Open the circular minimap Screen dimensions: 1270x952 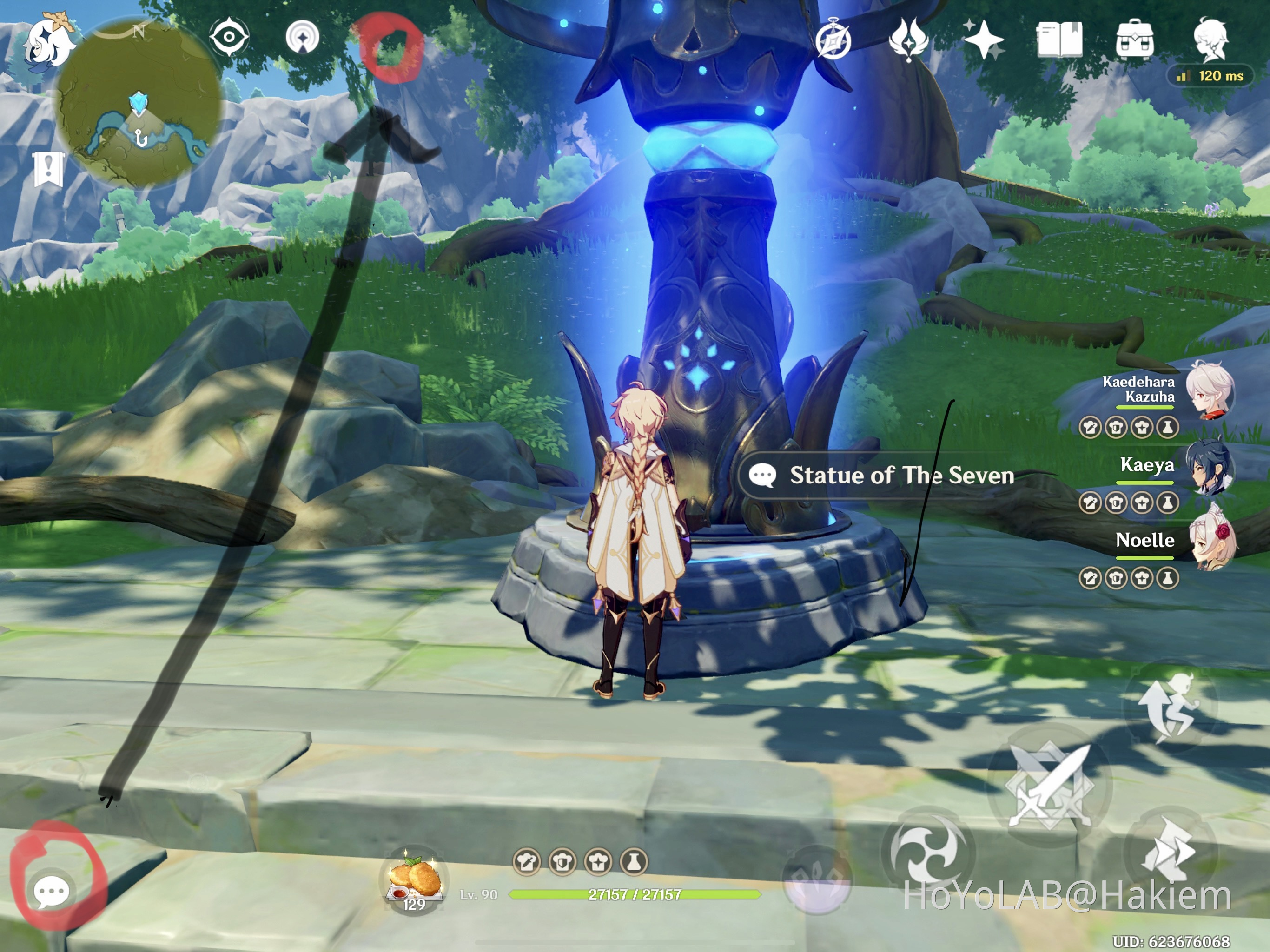click(x=139, y=103)
